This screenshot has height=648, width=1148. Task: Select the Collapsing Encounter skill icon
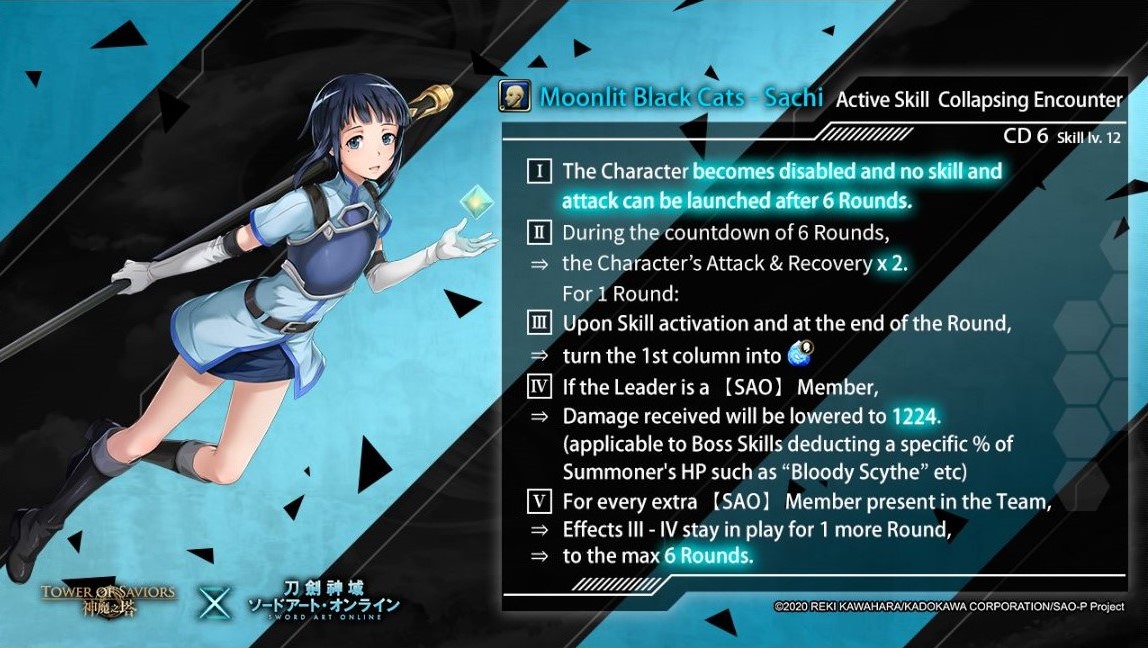click(x=514, y=97)
